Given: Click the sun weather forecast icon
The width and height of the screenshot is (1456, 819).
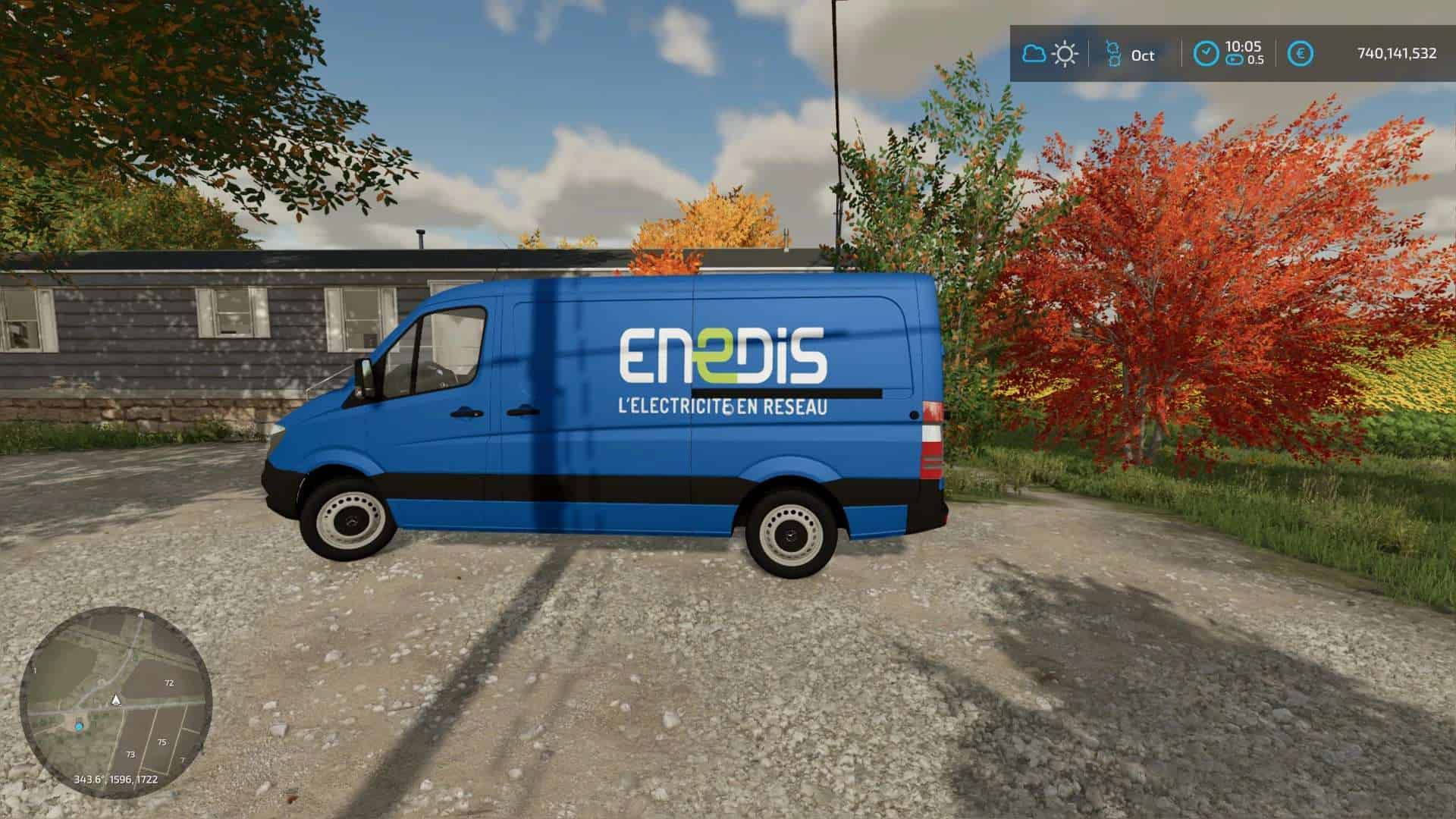Looking at the screenshot, I should [1065, 54].
